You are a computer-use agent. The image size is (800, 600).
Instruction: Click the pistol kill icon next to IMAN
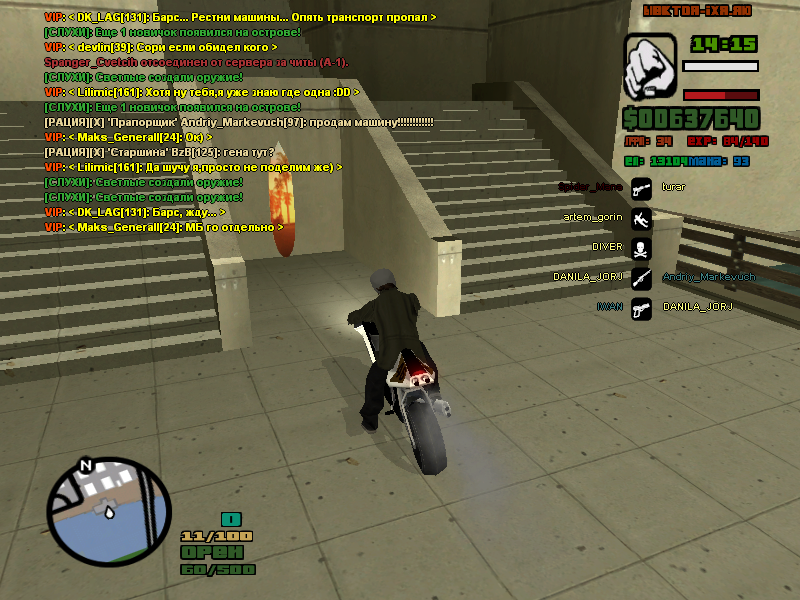(641, 307)
